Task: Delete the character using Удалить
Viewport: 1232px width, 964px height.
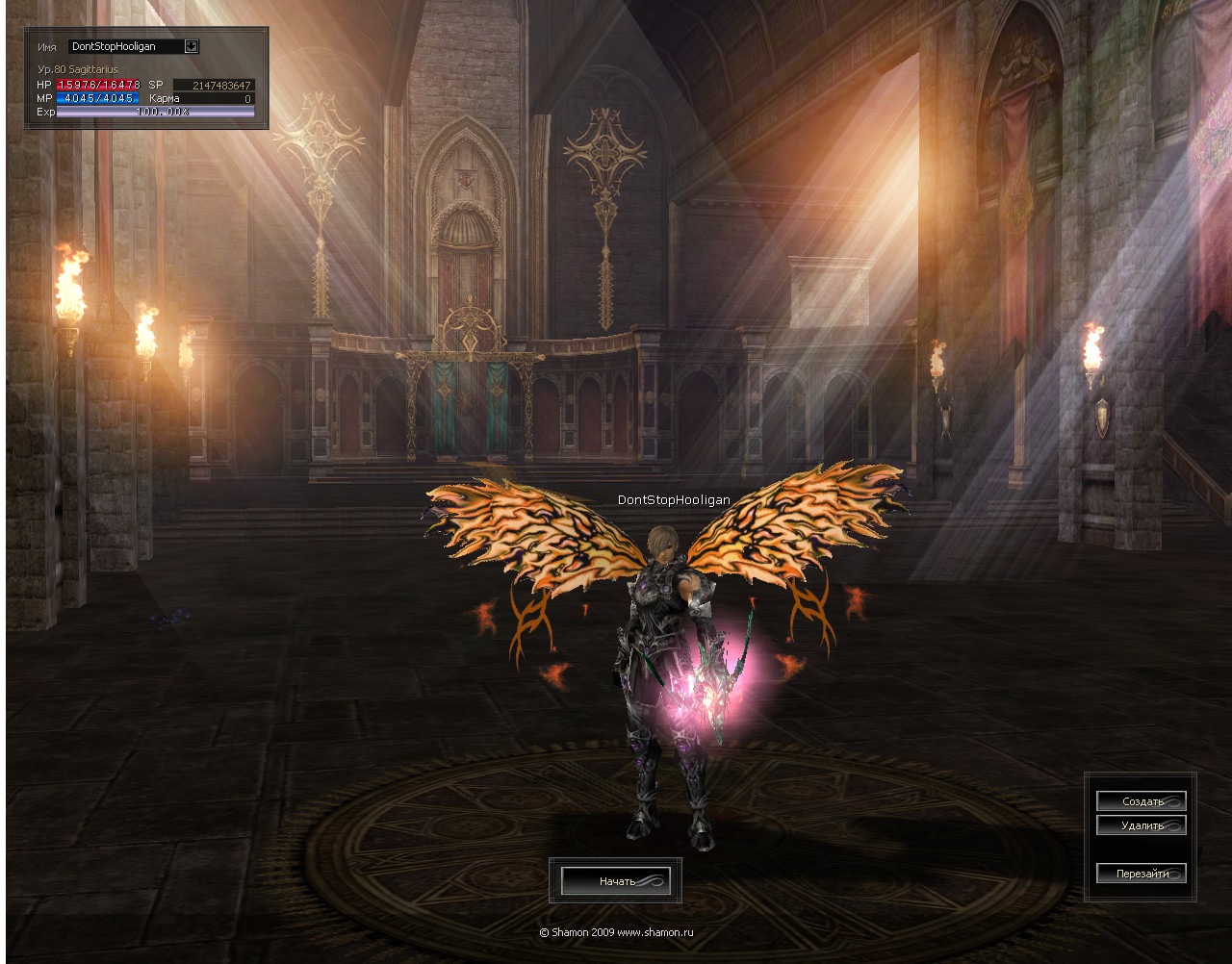Action: [x=1142, y=825]
